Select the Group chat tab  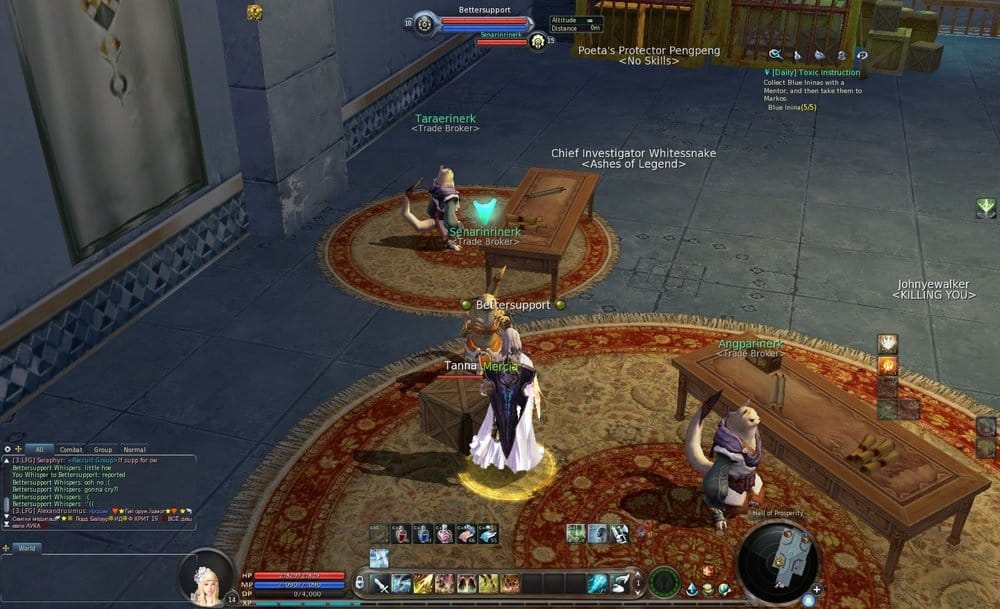tap(102, 450)
